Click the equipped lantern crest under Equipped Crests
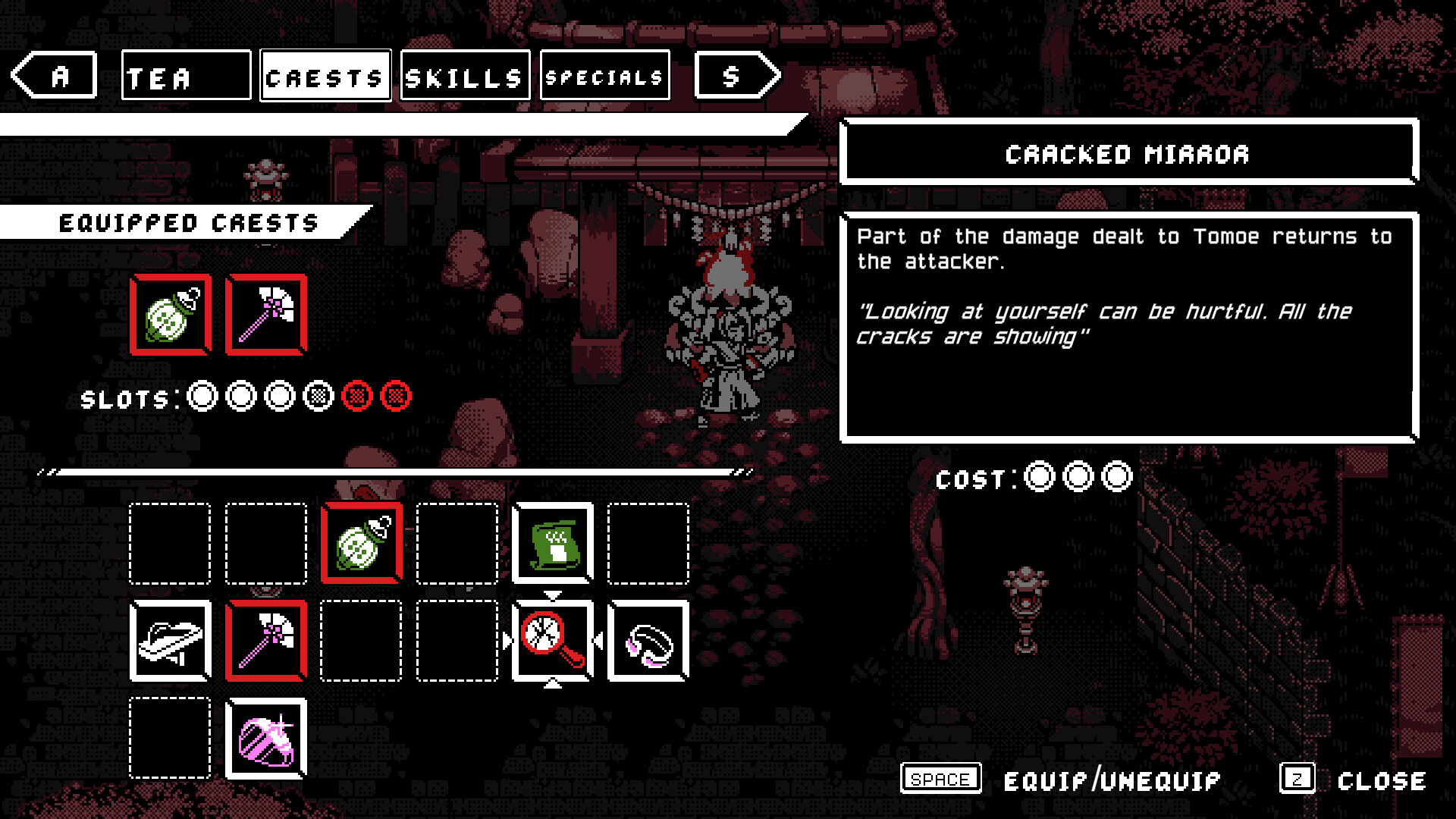Viewport: 1456px width, 819px height. (170, 313)
